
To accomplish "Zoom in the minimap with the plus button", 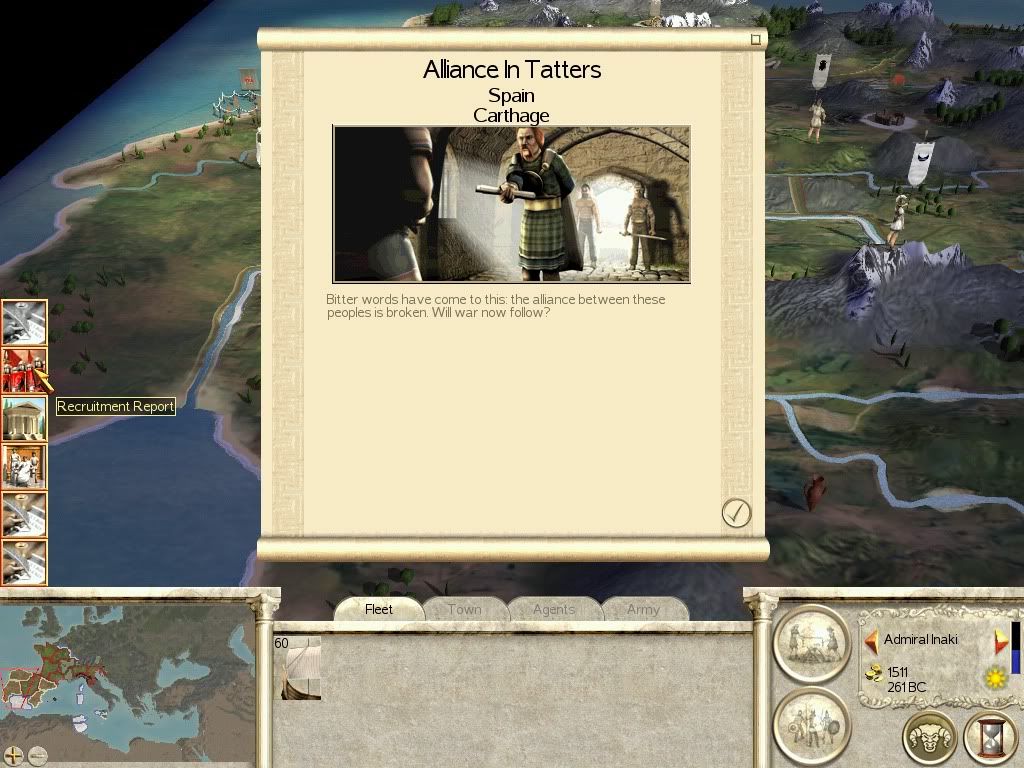I will [x=13, y=756].
